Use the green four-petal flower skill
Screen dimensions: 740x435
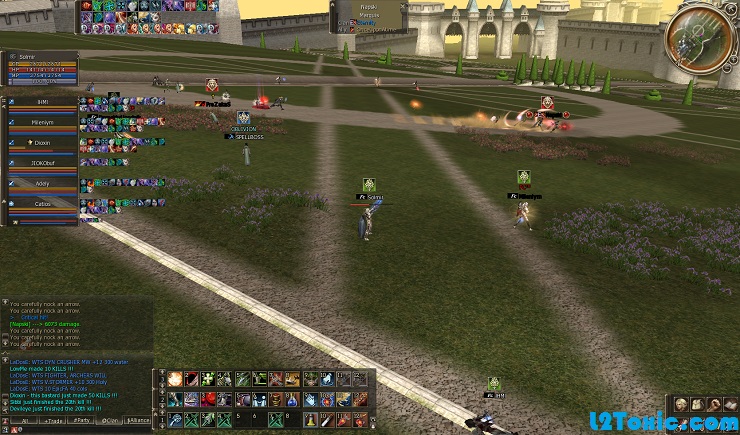click(207, 379)
